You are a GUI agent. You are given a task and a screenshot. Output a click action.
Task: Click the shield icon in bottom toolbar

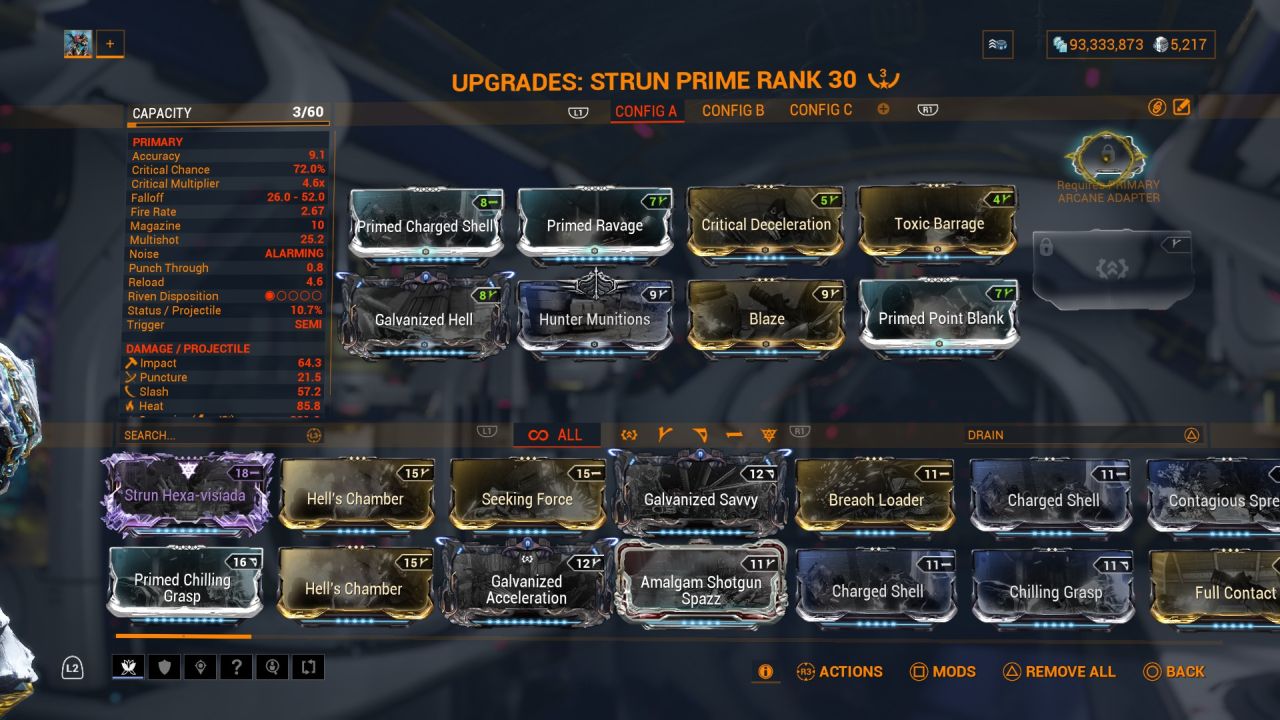pos(162,666)
